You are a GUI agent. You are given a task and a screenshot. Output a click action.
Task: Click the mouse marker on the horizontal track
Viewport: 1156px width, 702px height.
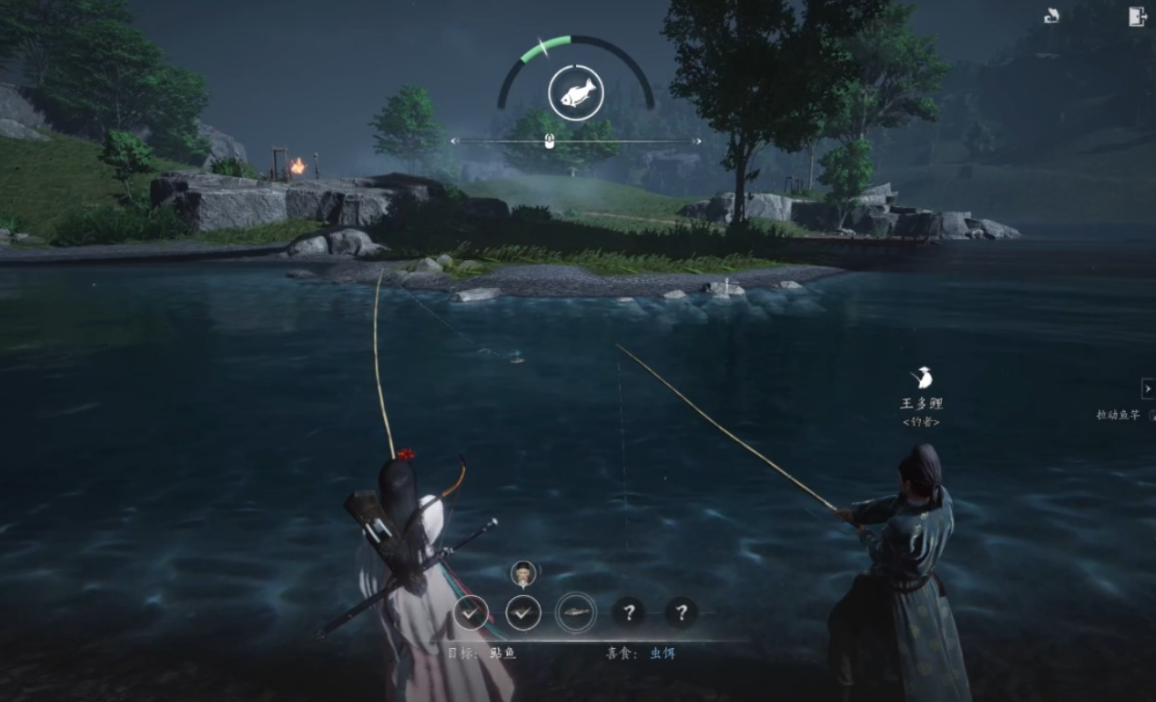coord(549,142)
